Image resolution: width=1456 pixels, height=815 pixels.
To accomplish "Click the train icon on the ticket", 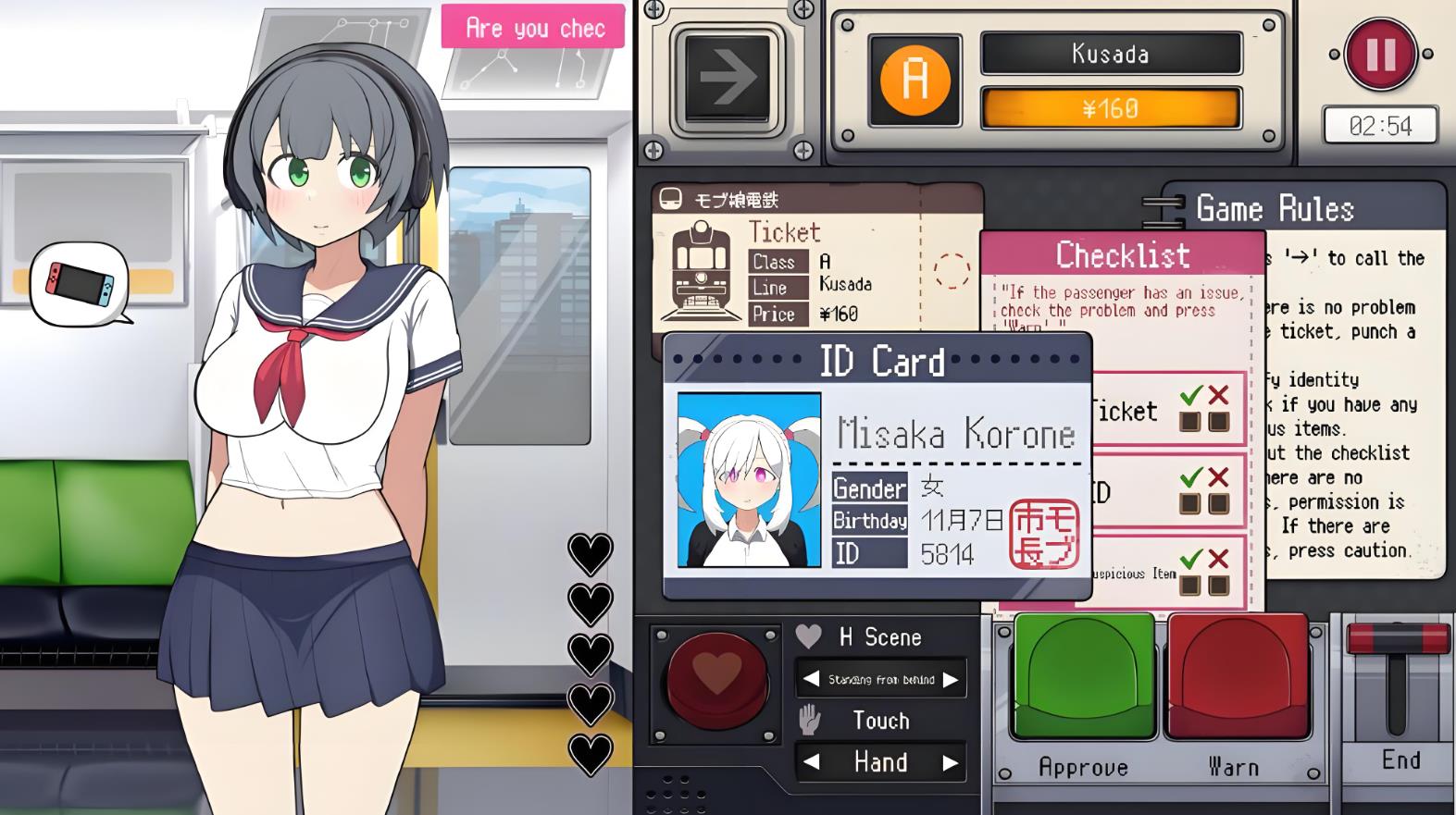I will coord(703,266).
